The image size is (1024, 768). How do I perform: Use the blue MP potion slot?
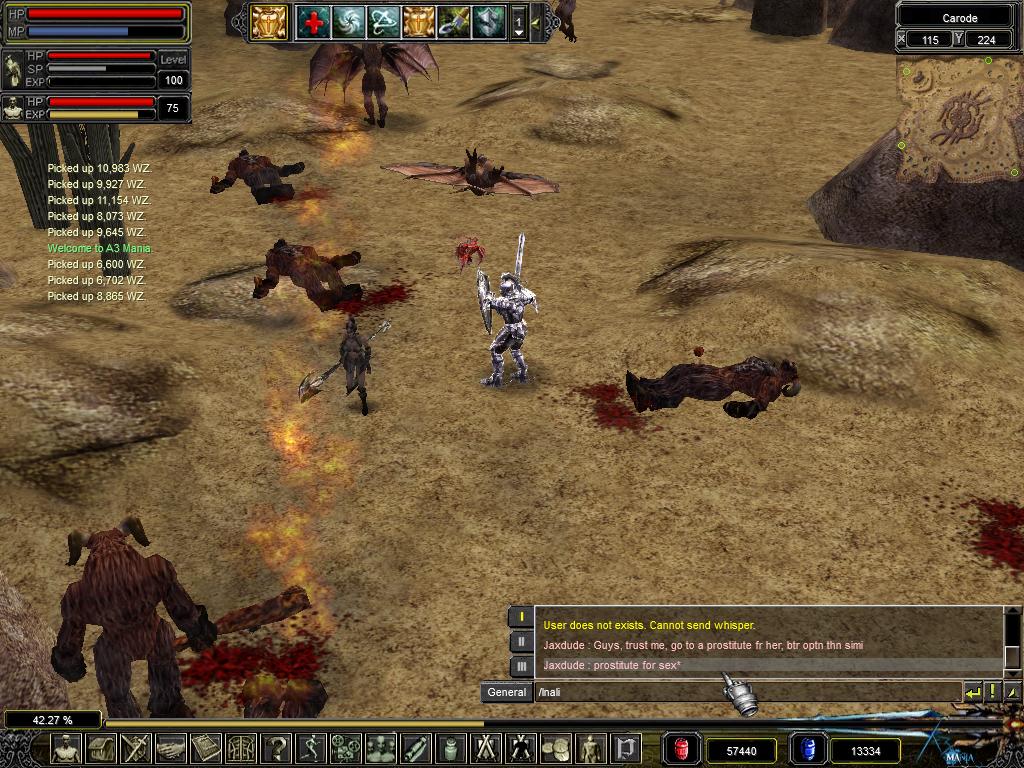pyautogui.click(x=807, y=748)
